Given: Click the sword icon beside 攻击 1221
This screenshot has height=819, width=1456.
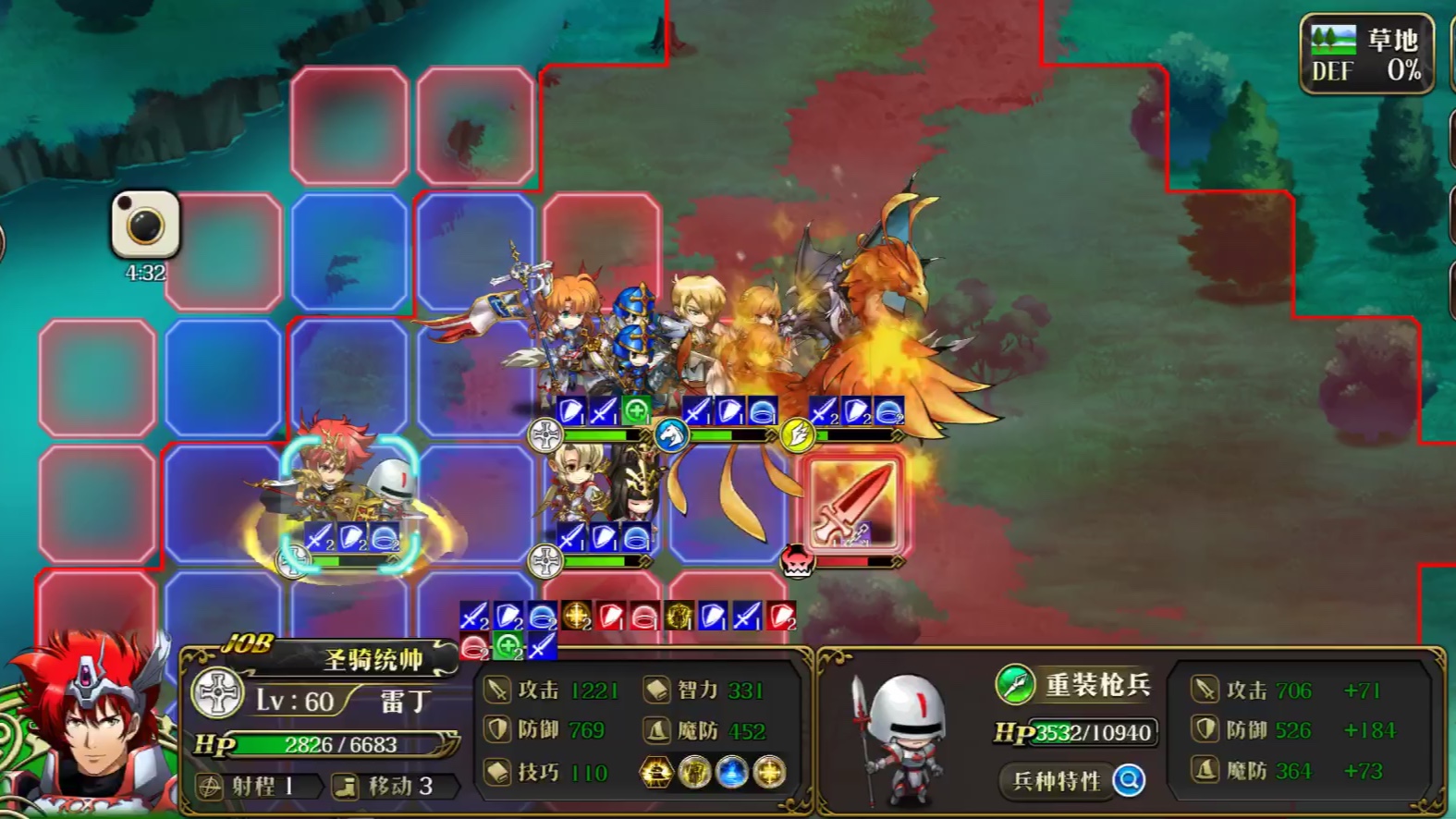Looking at the screenshot, I should (x=498, y=689).
